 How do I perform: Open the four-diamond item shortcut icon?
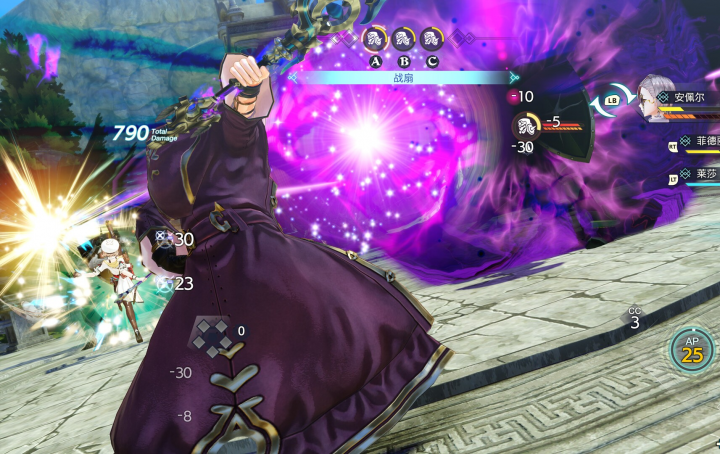point(210,337)
